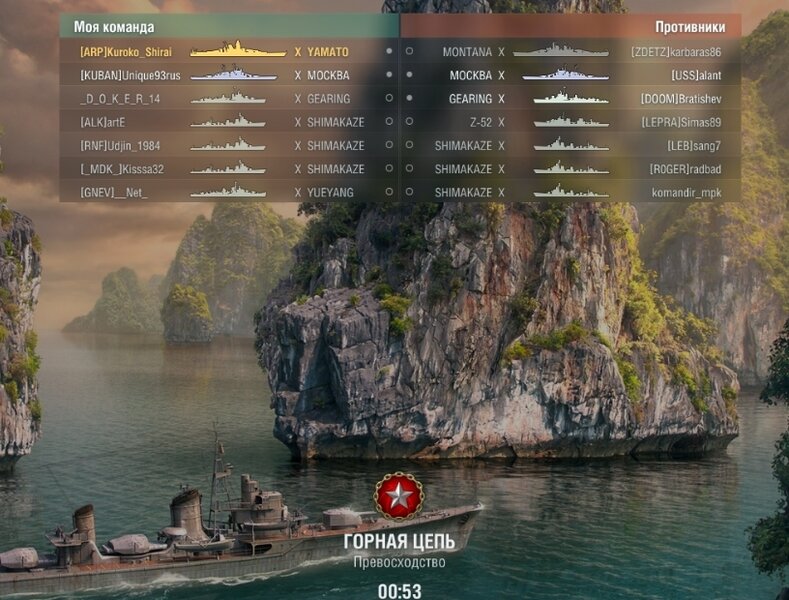Viewport: 789px width, 600px height.
Task: Select enemy karbaras86 with Montana
Action: pos(571,51)
